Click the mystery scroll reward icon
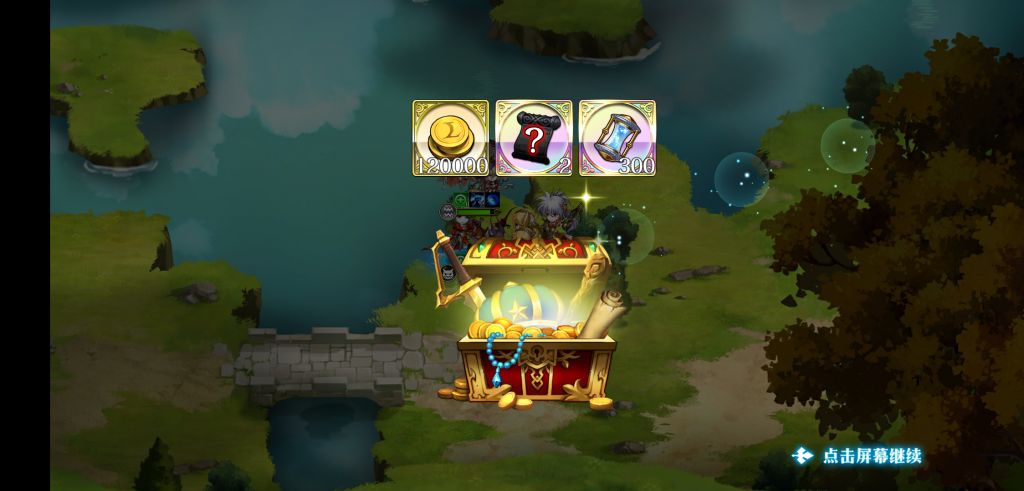The image size is (1024, 491). (x=534, y=138)
